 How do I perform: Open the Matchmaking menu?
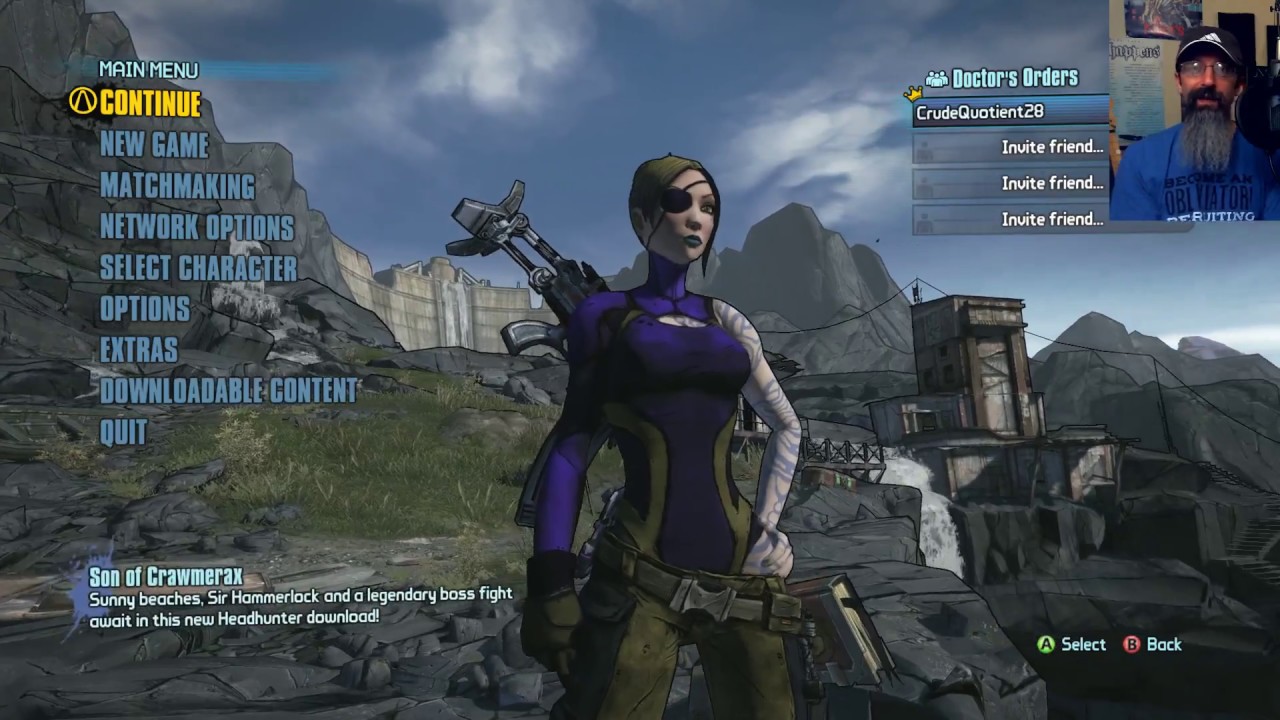tap(177, 186)
